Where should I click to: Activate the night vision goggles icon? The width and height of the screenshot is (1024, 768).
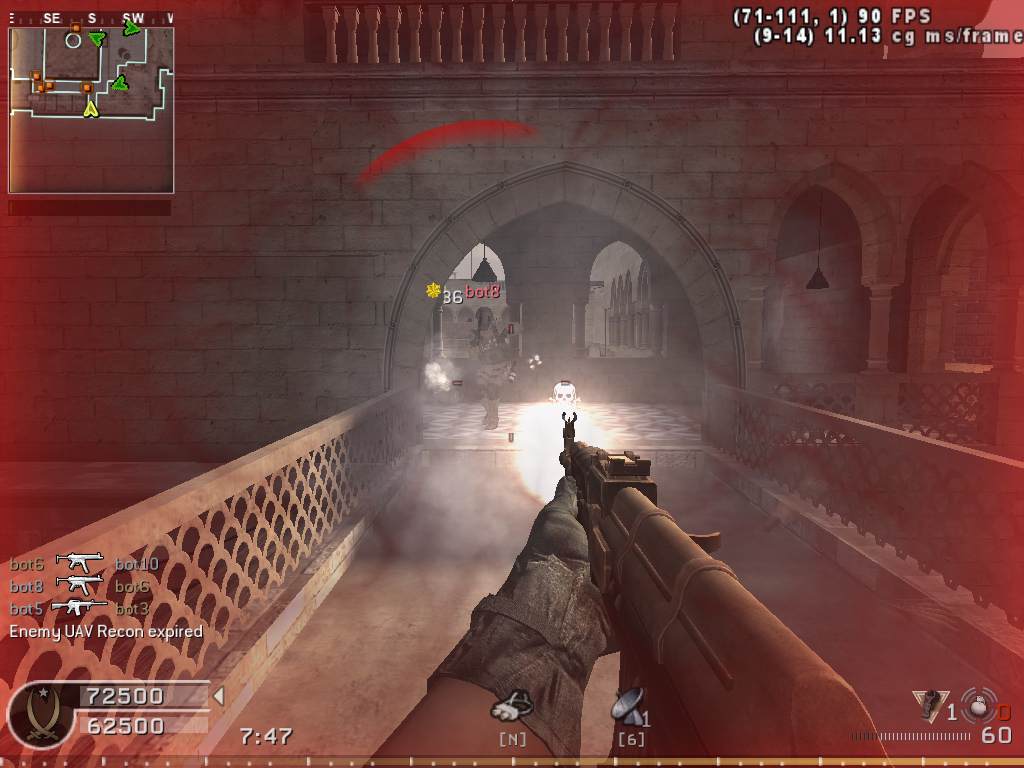click(512, 707)
